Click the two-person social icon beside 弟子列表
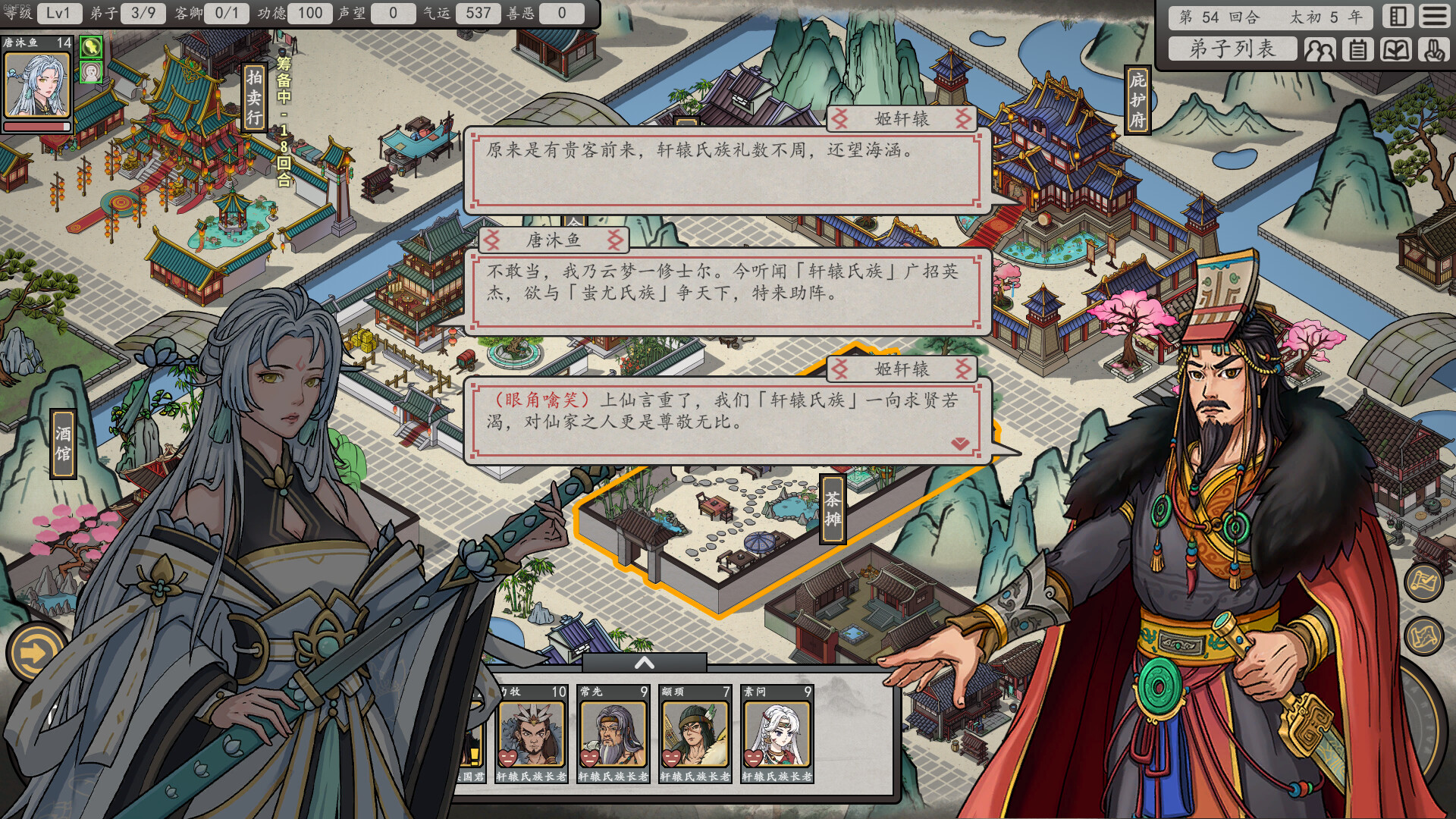 (1319, 50)
